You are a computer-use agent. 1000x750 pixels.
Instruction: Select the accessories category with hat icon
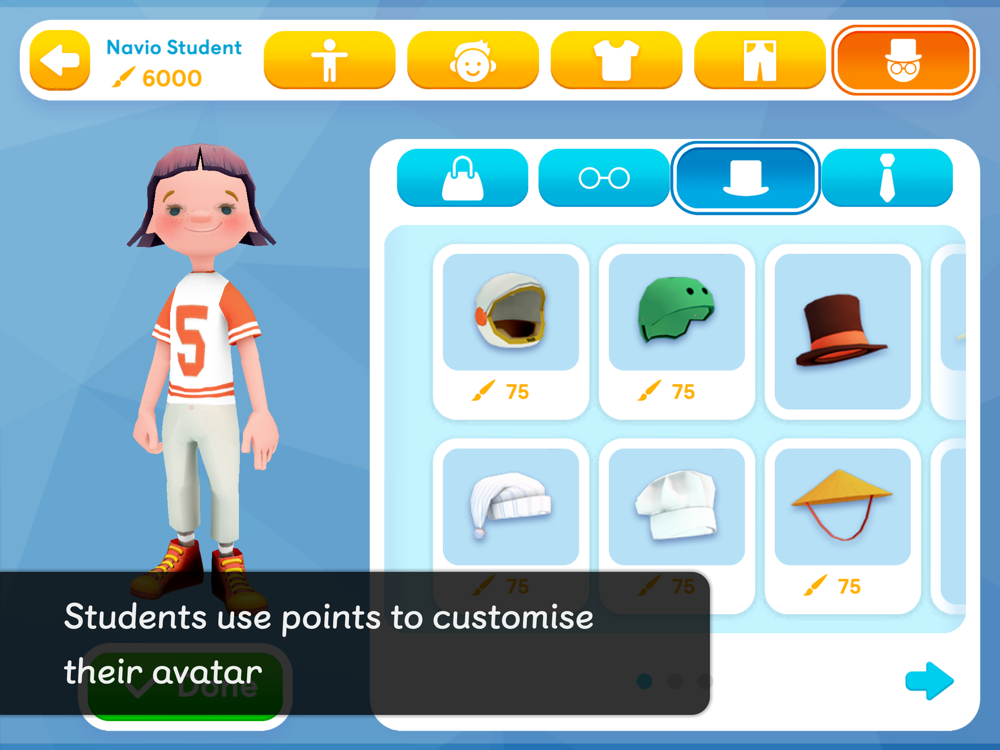903,60
